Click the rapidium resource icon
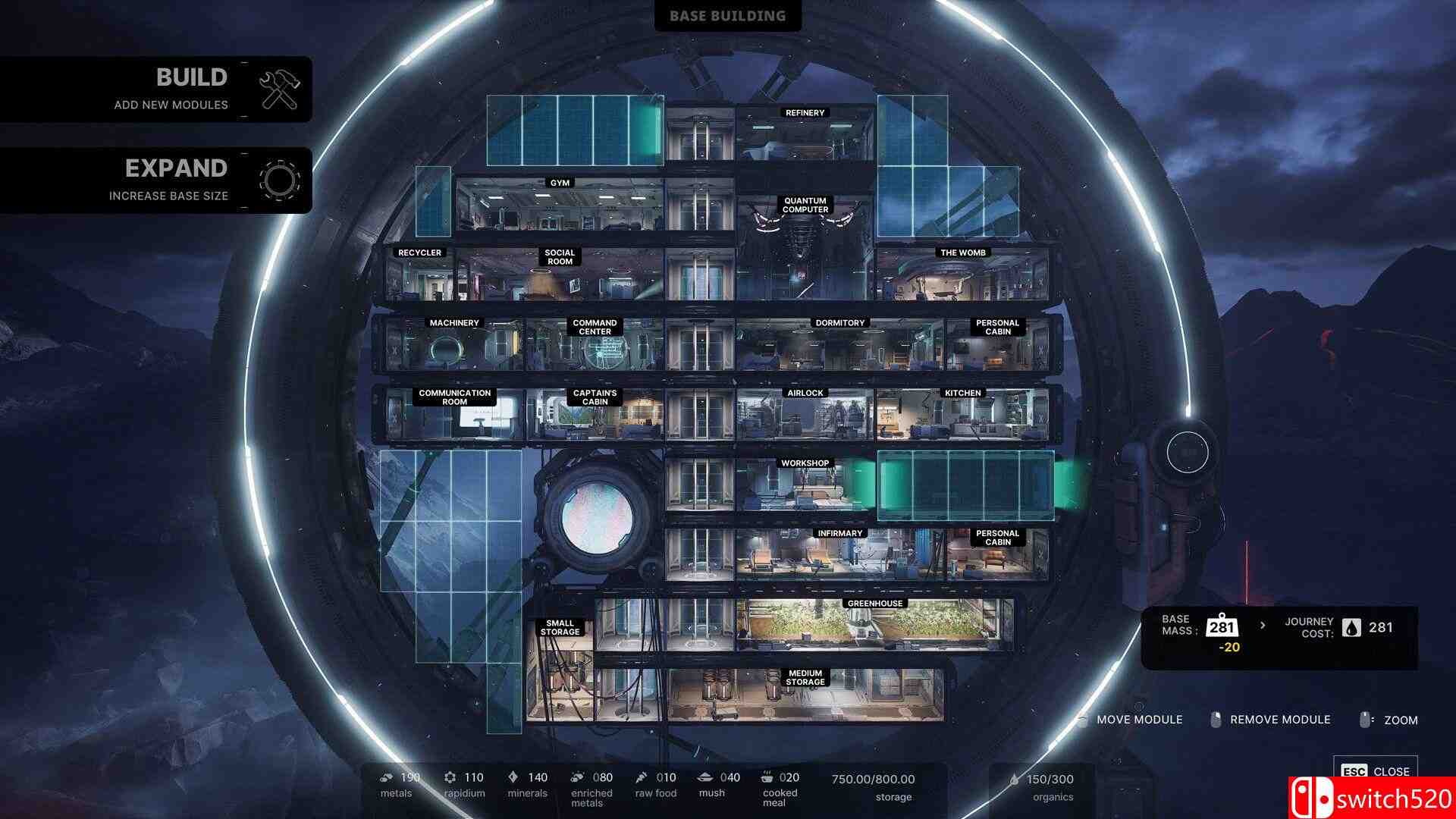The image size is (1456, 819). [450, 777]
